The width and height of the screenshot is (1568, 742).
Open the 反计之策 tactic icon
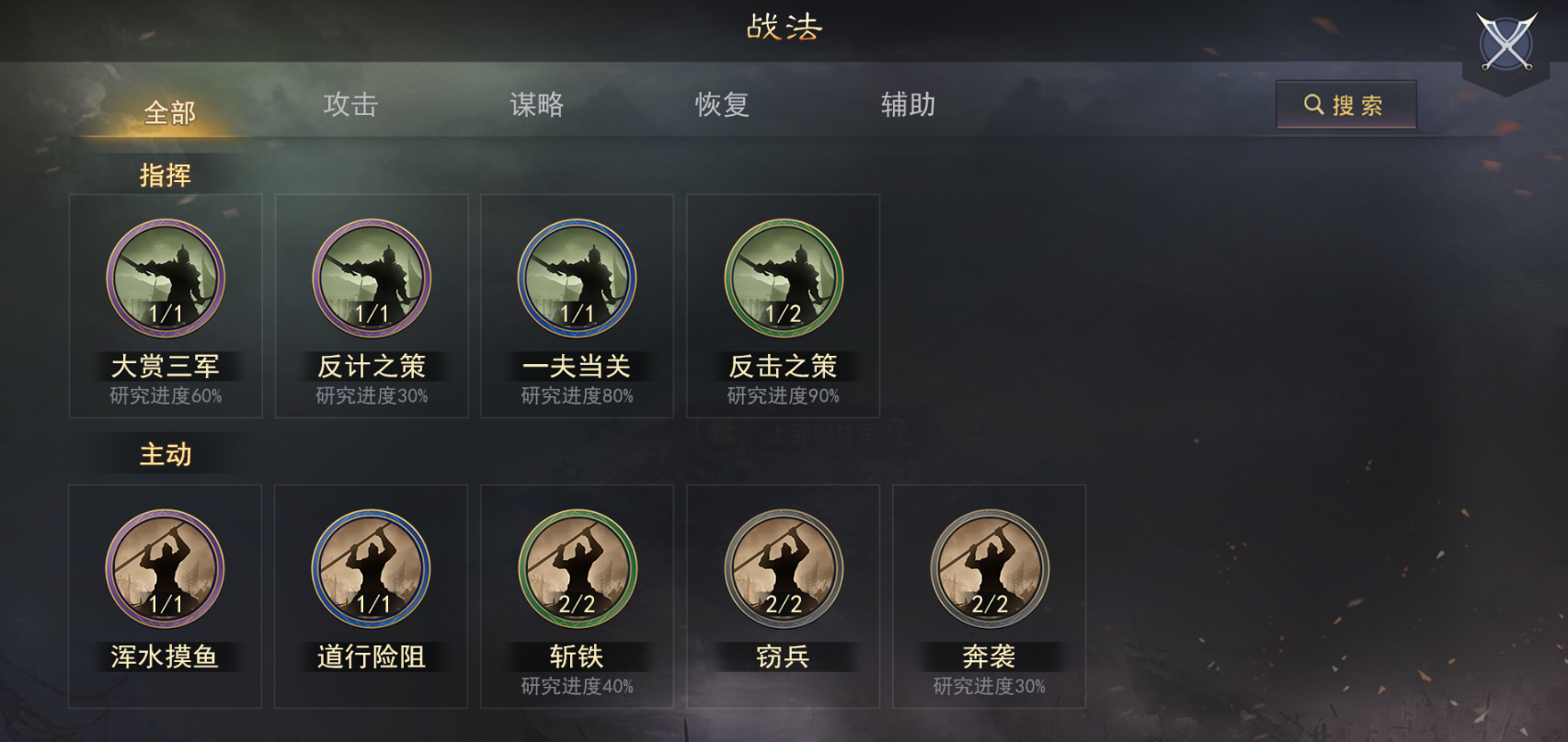(371, 279)
